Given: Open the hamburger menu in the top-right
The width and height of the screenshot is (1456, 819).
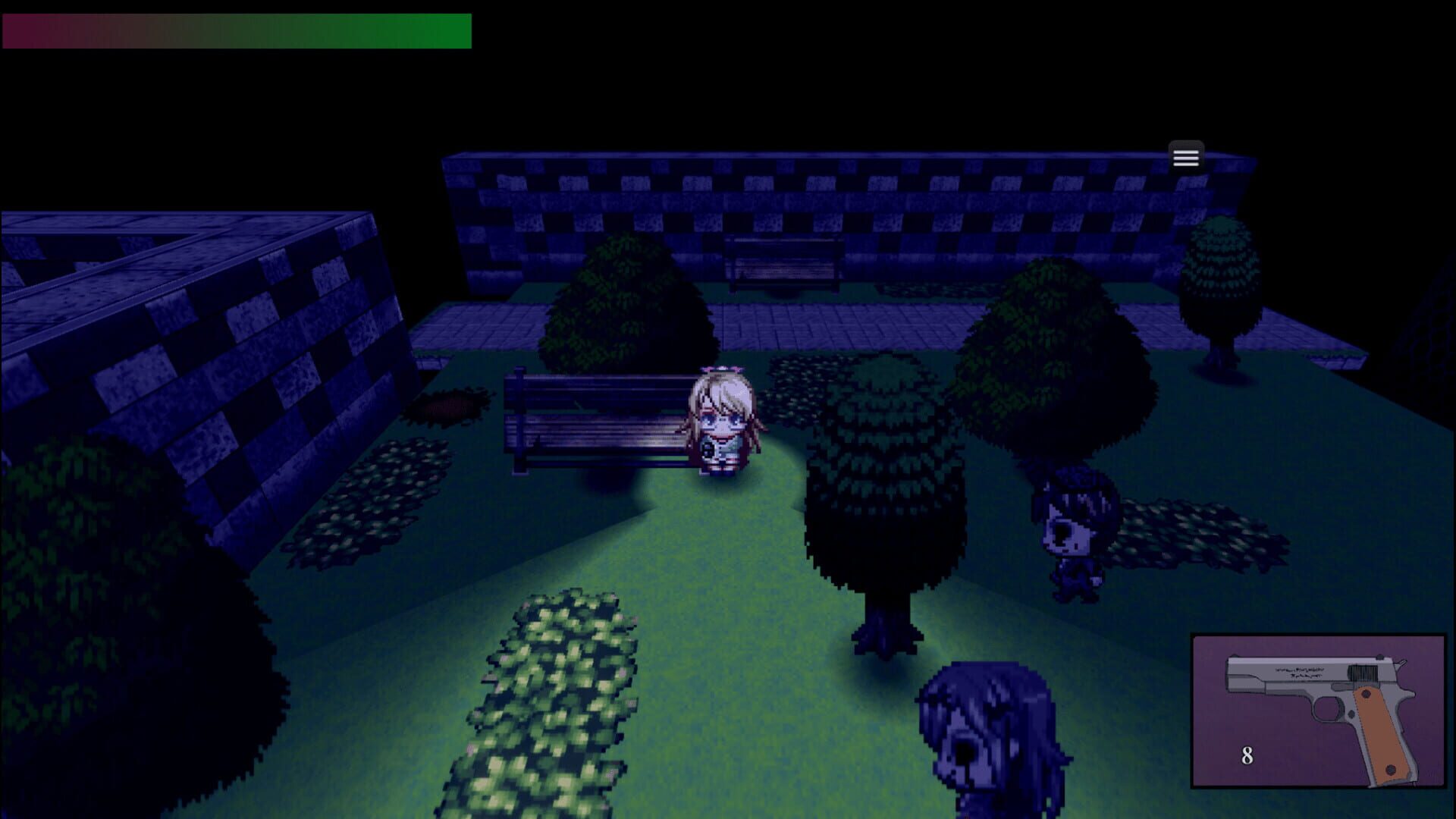Looking at the screenshot, I should click(x=1185, y=156).
